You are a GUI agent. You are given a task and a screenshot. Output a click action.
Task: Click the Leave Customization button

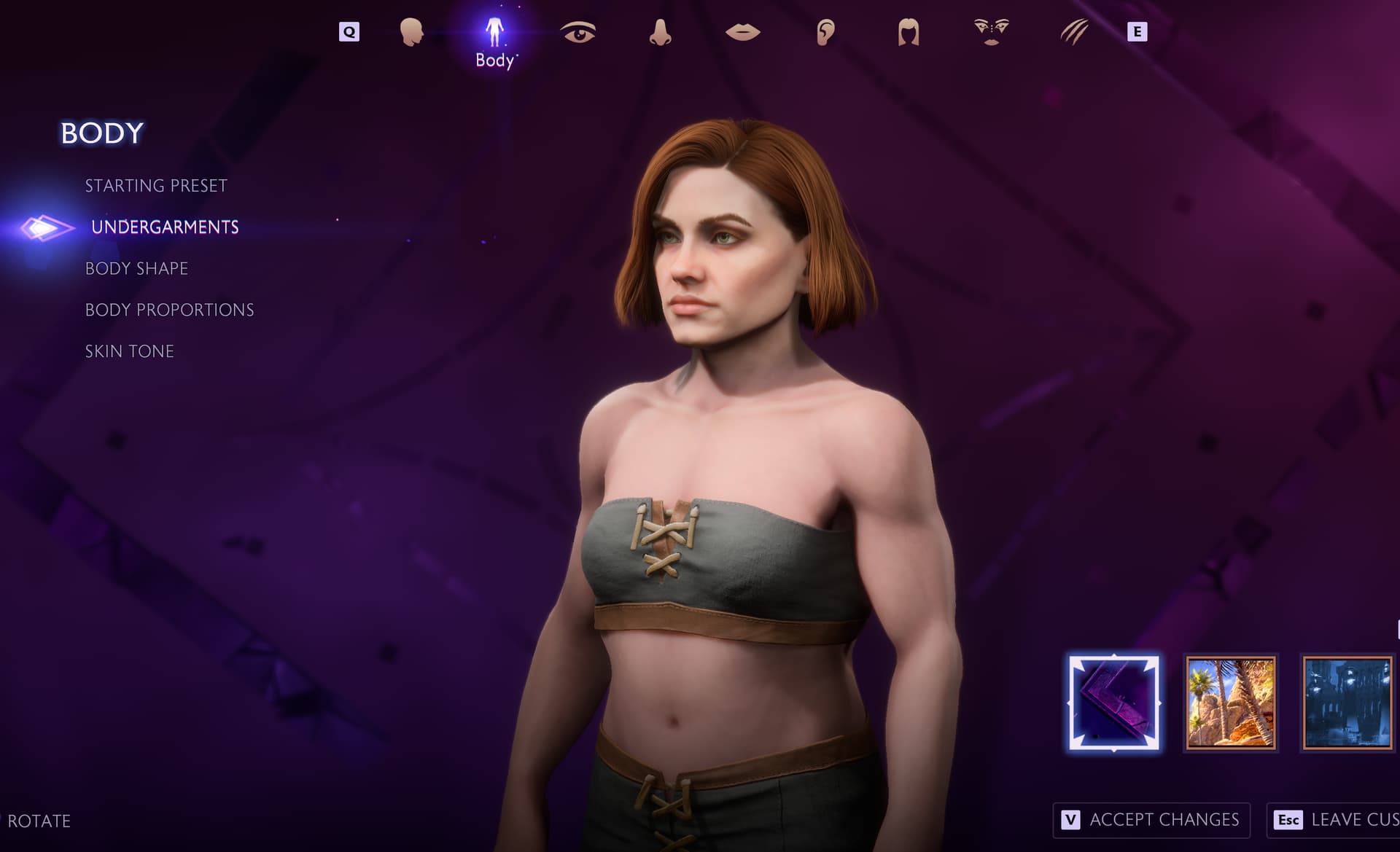[1334, 820]
